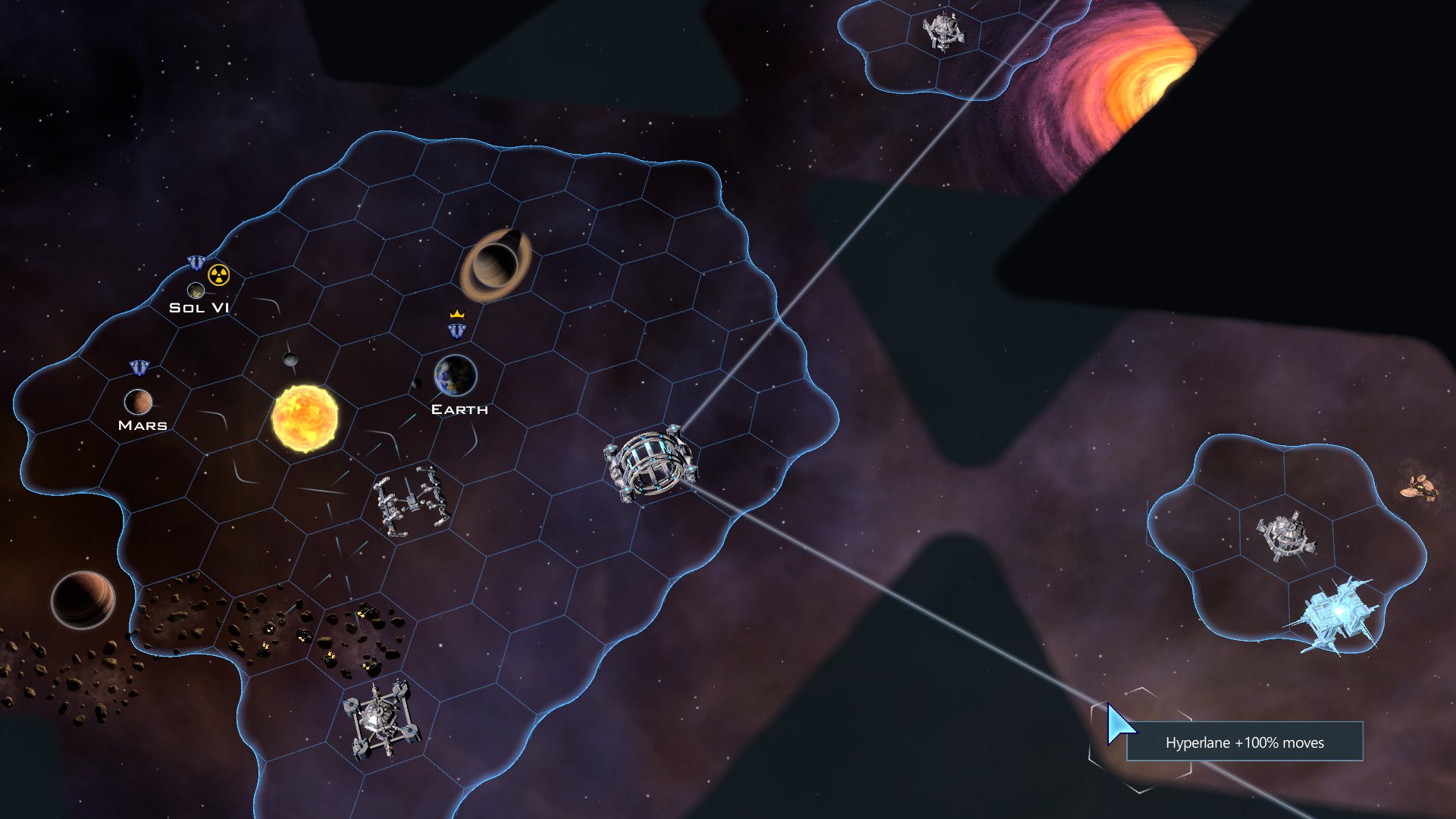Click the blue shield icon above Mars

tap(139, 368)
